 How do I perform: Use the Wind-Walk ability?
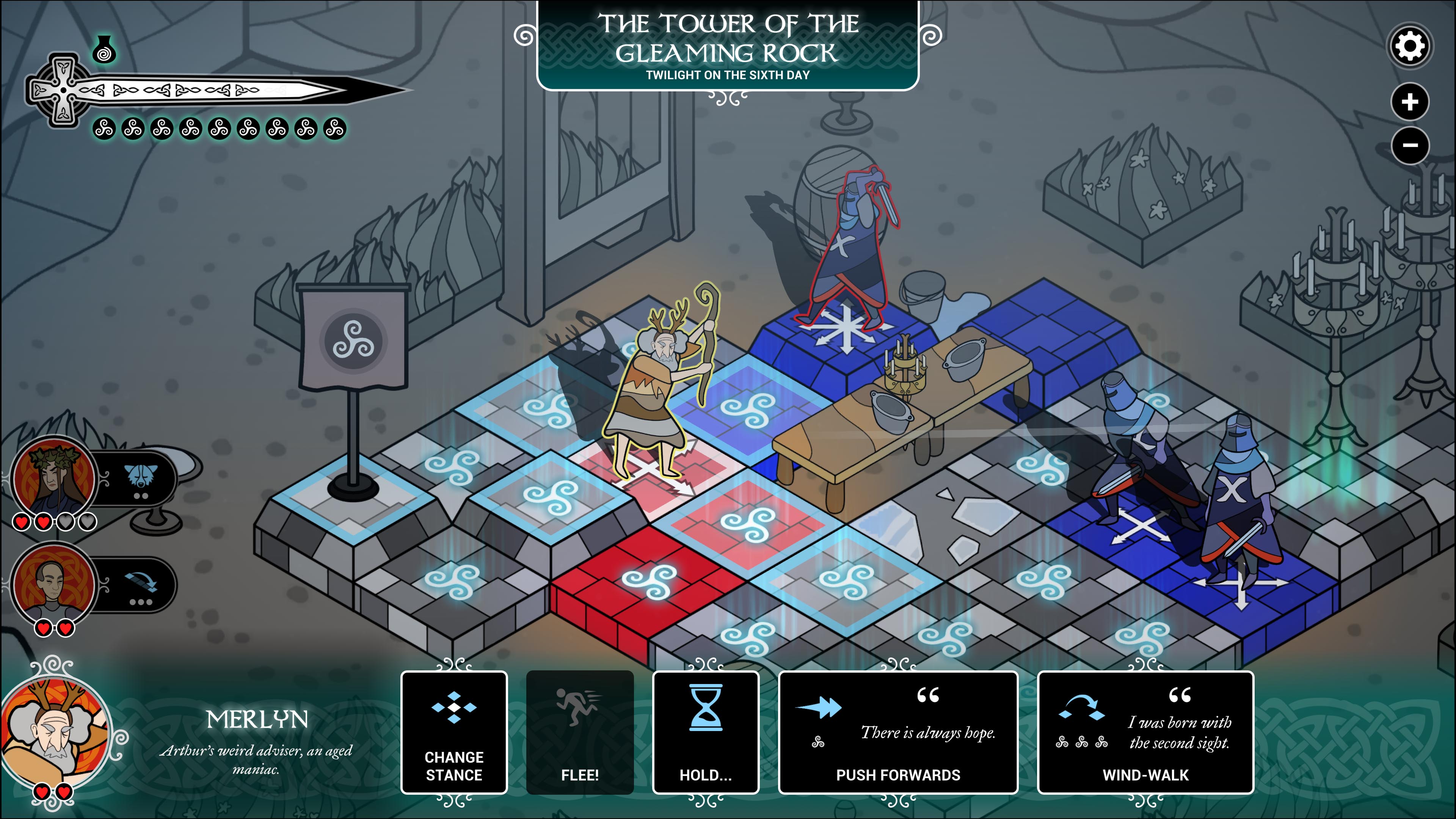pyautogui.click(x=1145, y=733)
